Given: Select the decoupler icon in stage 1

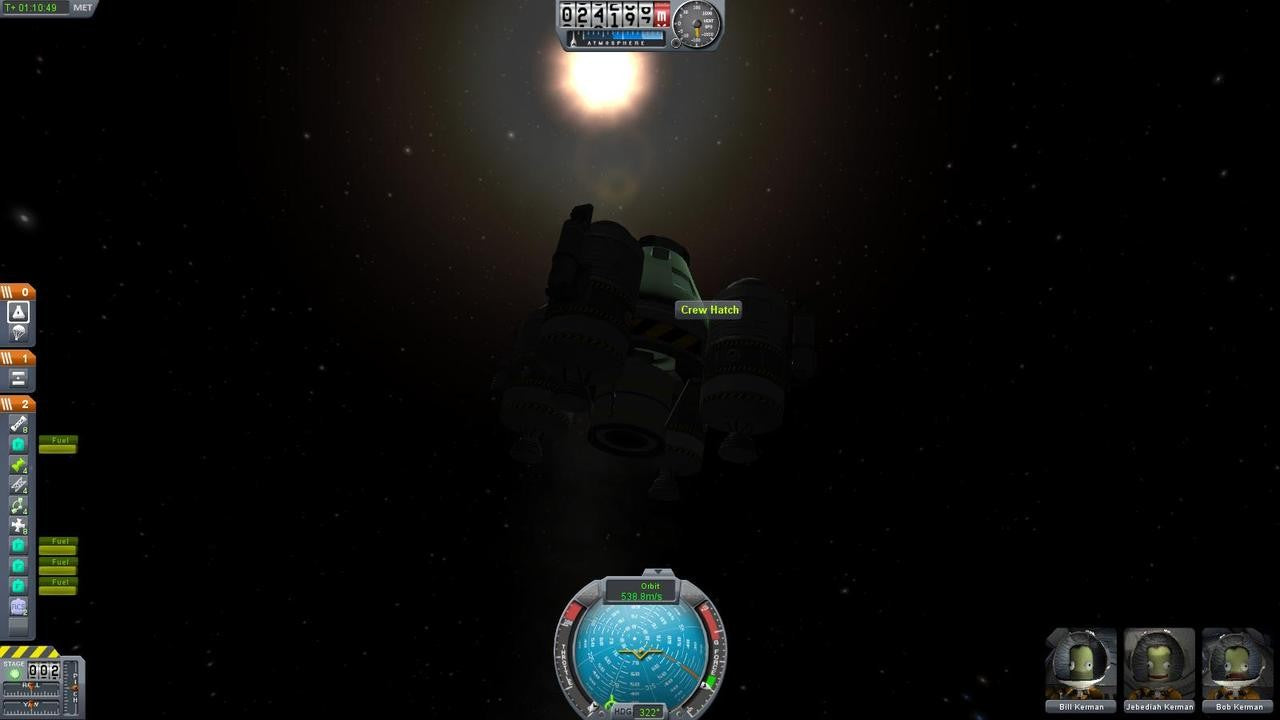Looking at the screenshot, I should coord(16,377).
